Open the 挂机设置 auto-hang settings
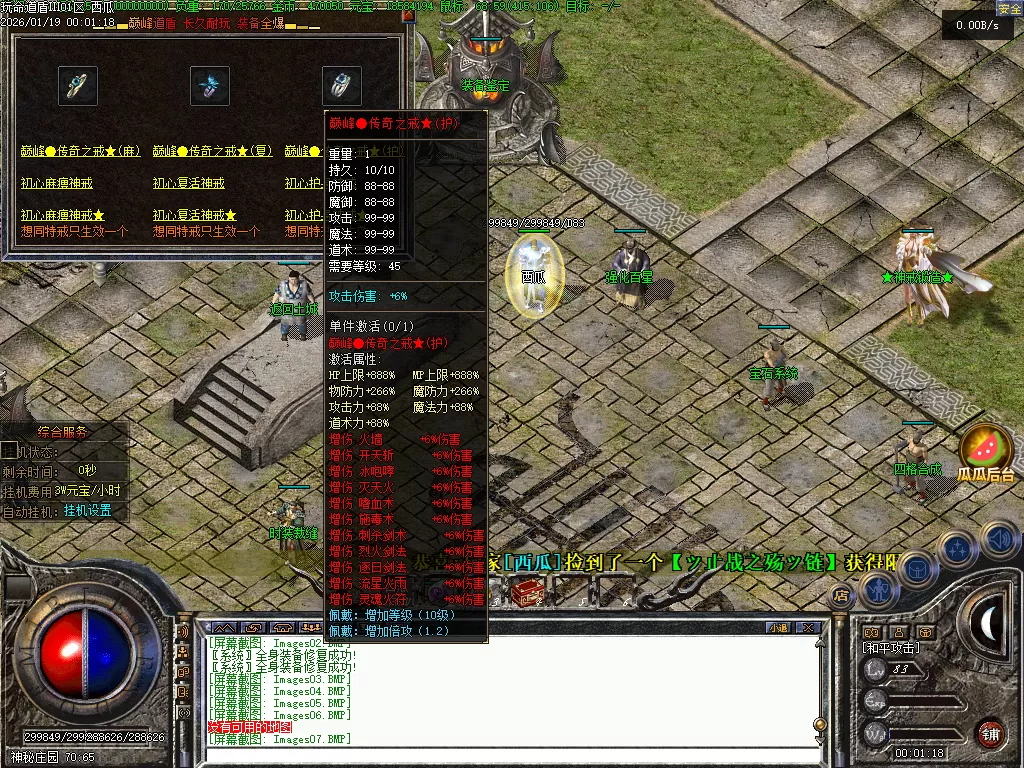 pyautogui.click(x=88, y=510)
